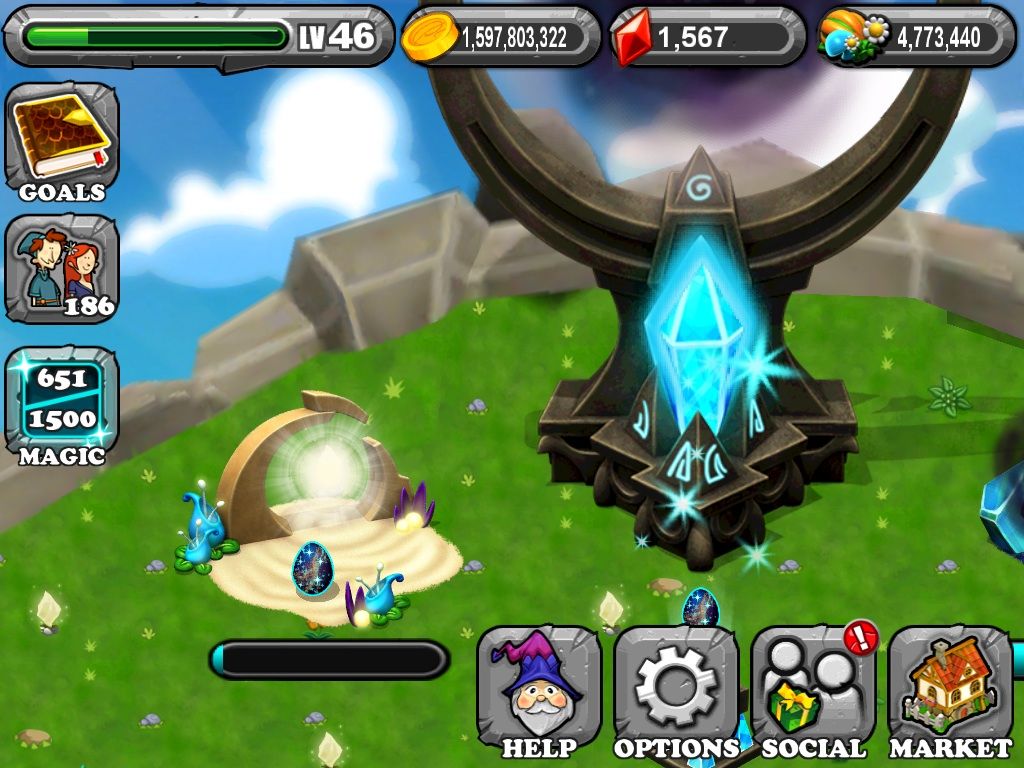Viewport: 1024px width, 768px height.
Task: Visit the Market
Action: click(x=949, y=692)
